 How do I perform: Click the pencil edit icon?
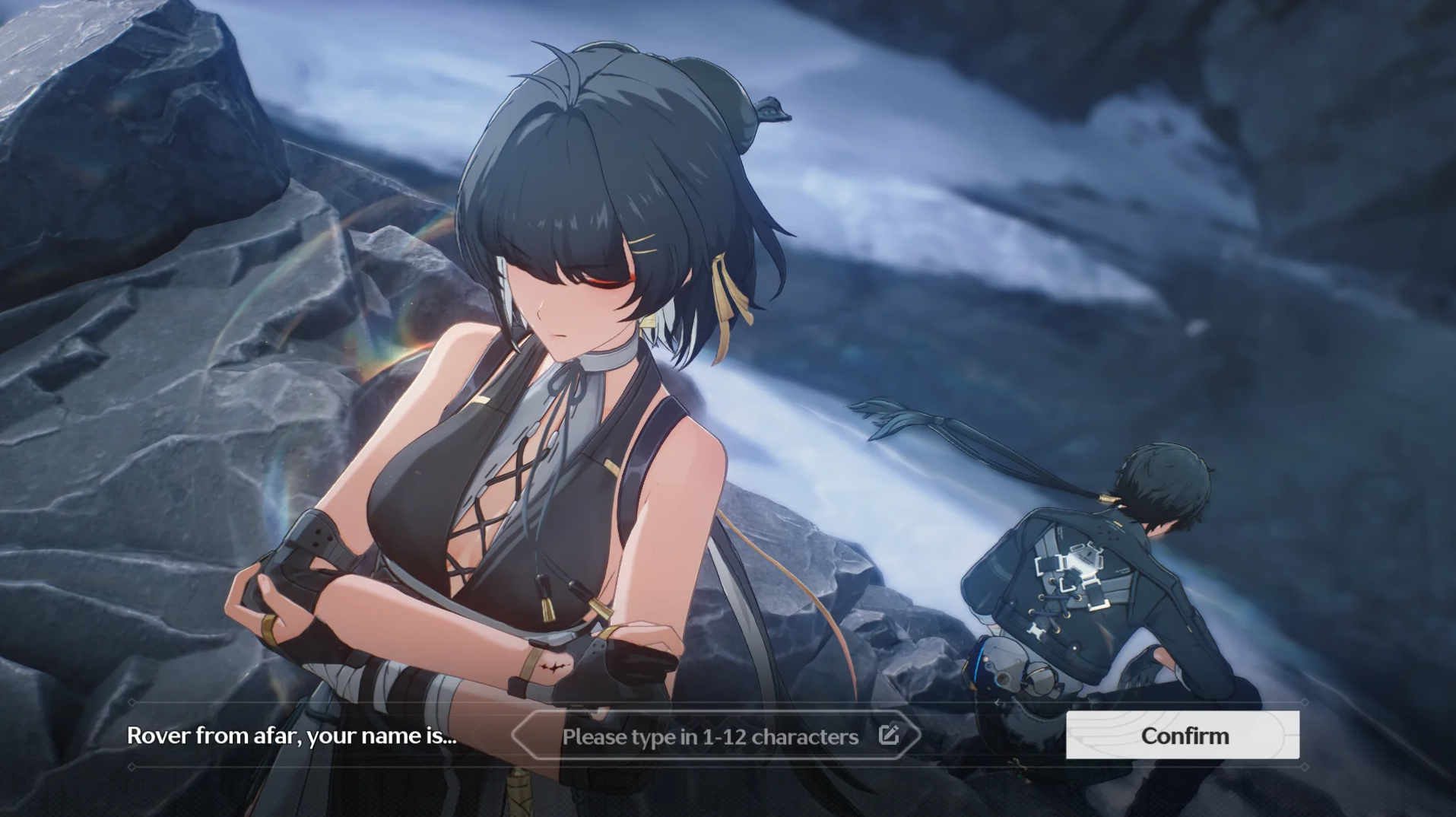coord(889,735)
